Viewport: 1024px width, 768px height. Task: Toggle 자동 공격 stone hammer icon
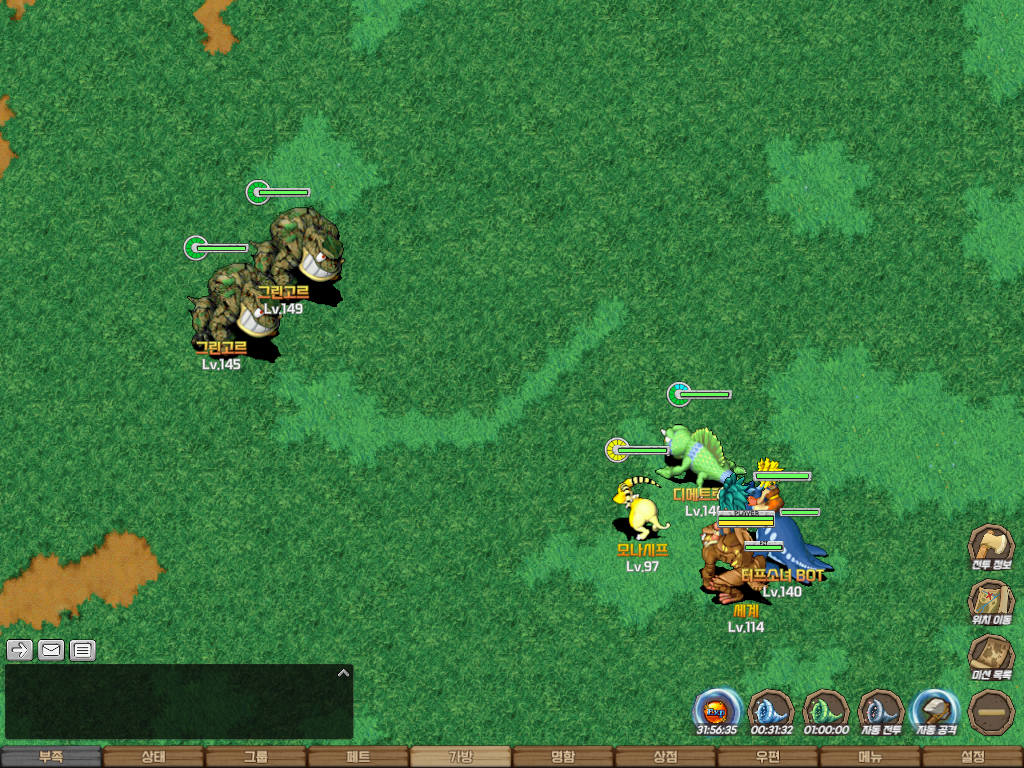[x=936, y=711]
